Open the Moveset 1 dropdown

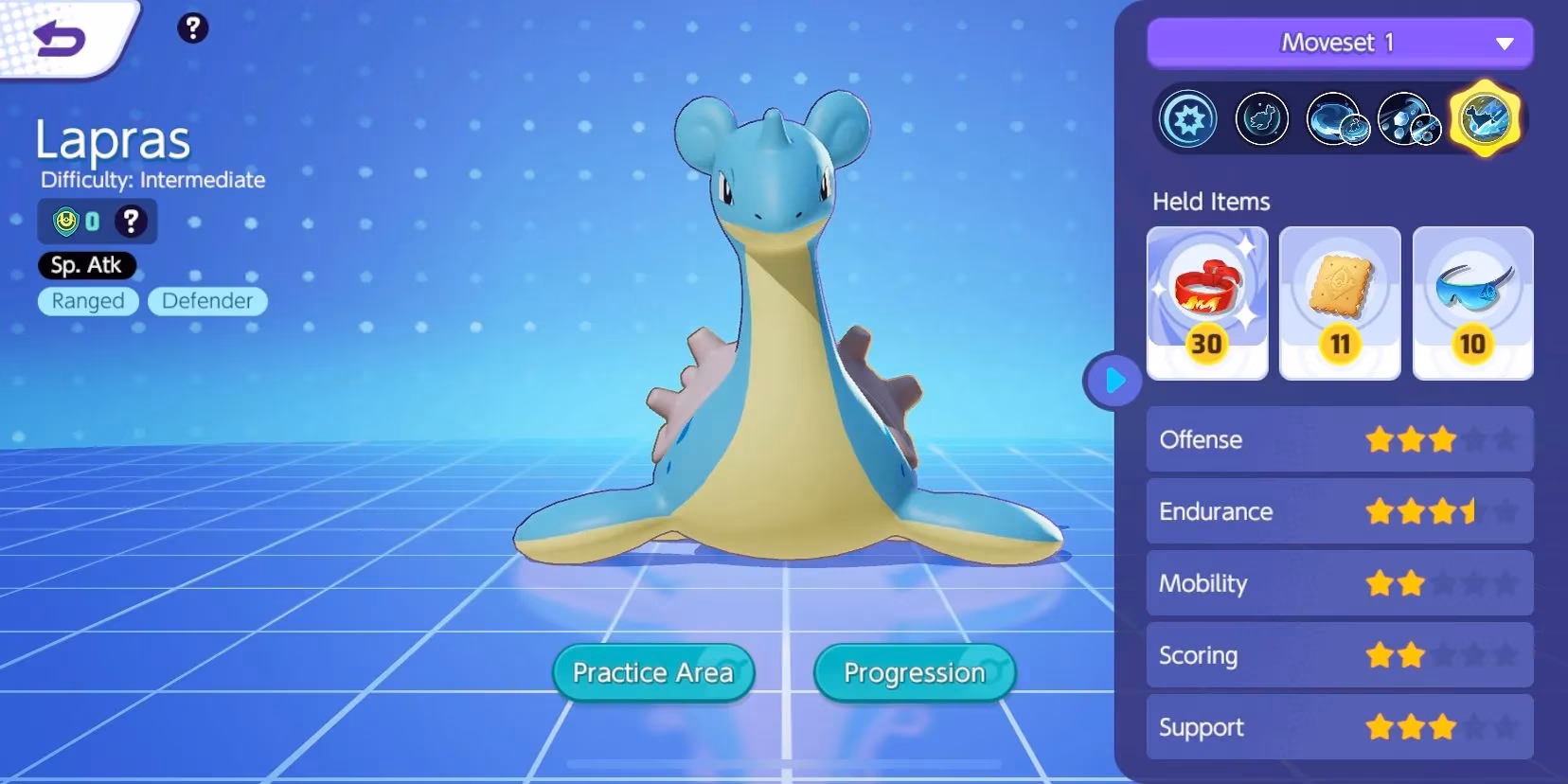click(x=1339, y=43)
